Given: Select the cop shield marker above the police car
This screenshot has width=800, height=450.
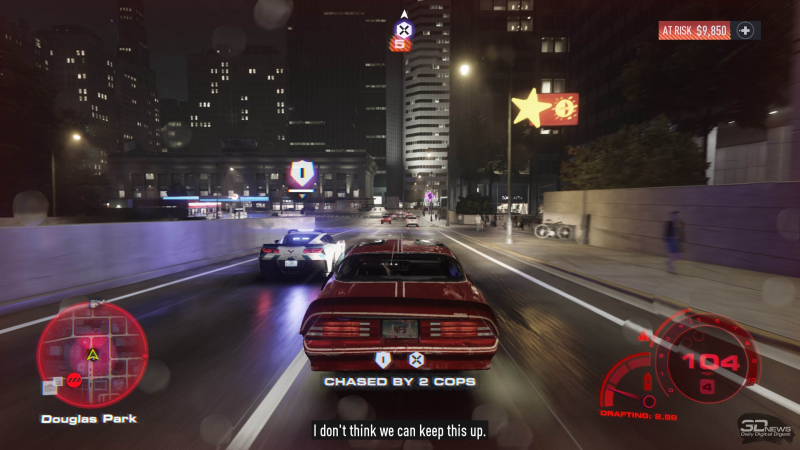Looking at the screenshot, I should 300,175.
